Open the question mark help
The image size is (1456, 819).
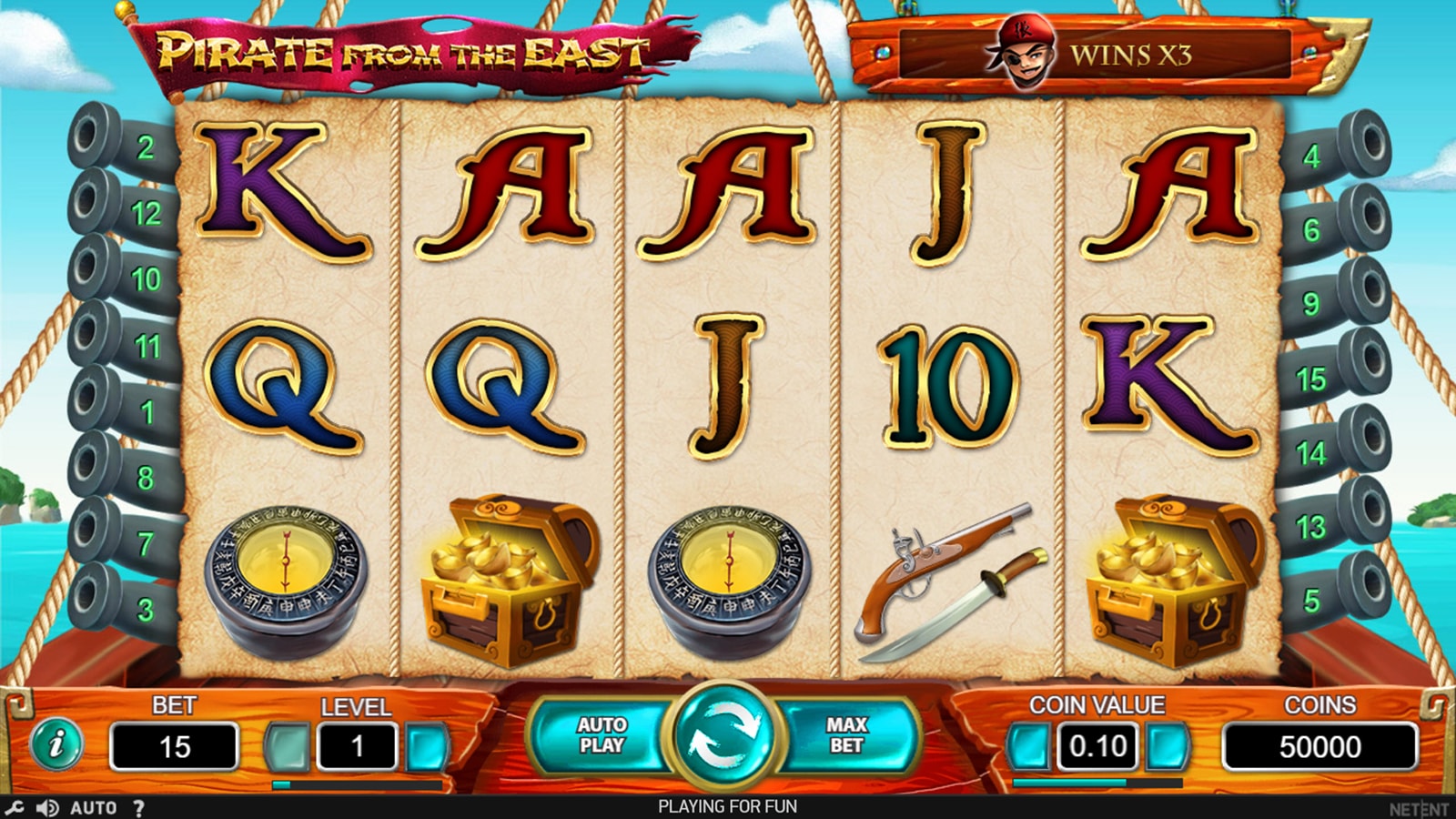click(138, 807)
